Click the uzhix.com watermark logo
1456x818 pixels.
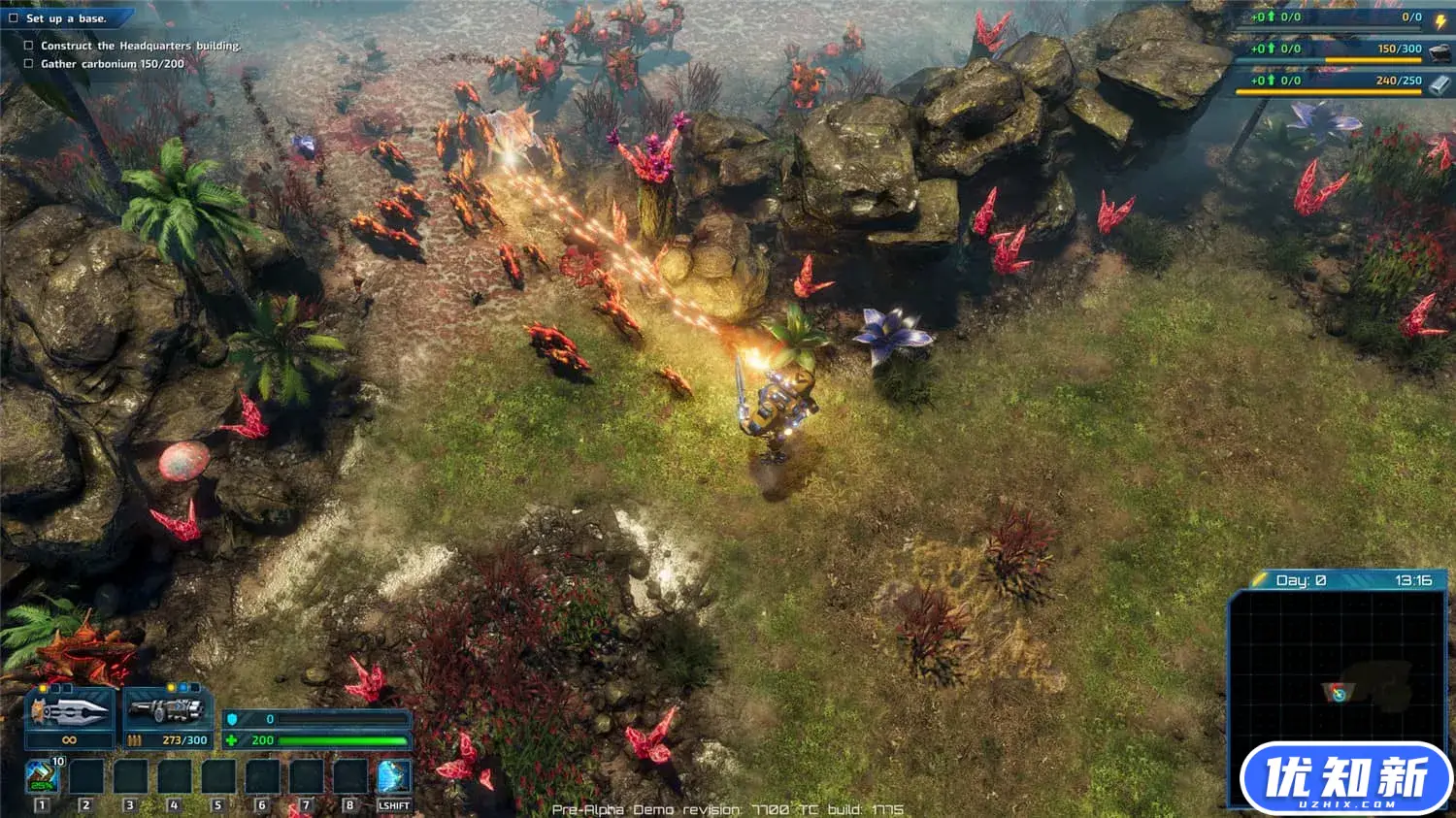pyautogui.click(x=1345, y=777)
